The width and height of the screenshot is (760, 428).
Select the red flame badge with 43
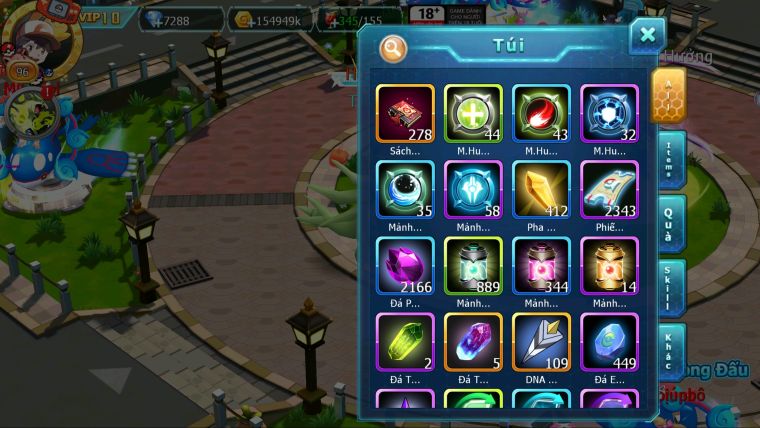pyautogui.click(x=541, y=114)
